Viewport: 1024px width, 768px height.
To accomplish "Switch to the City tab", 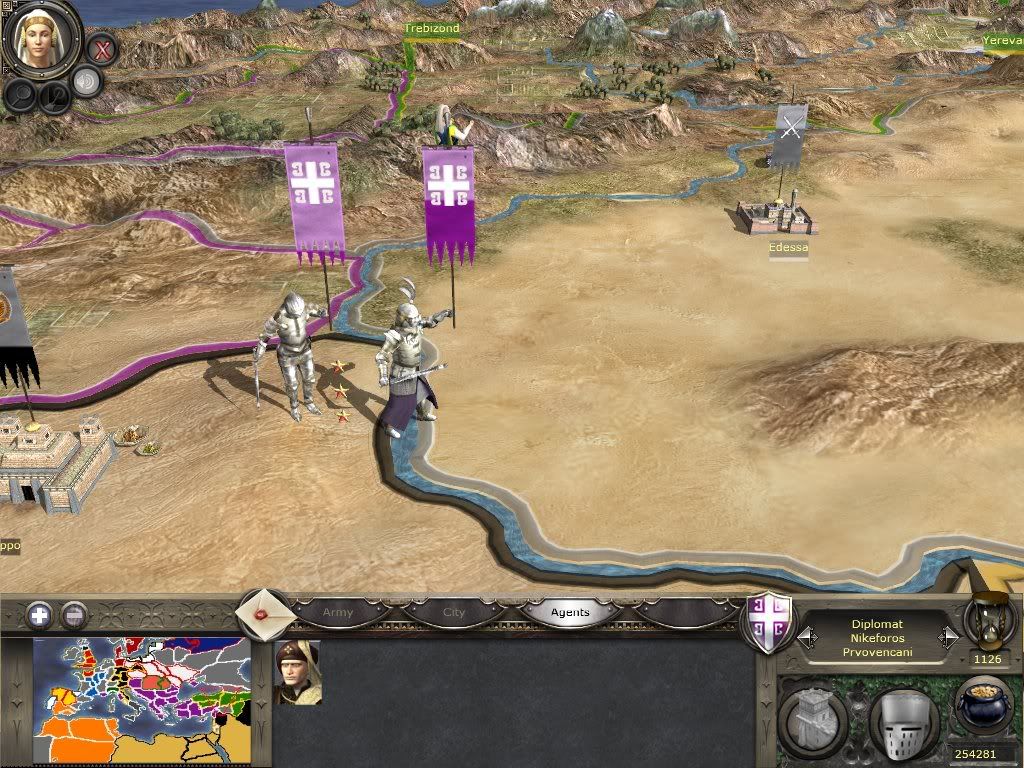I will point(454,612).
